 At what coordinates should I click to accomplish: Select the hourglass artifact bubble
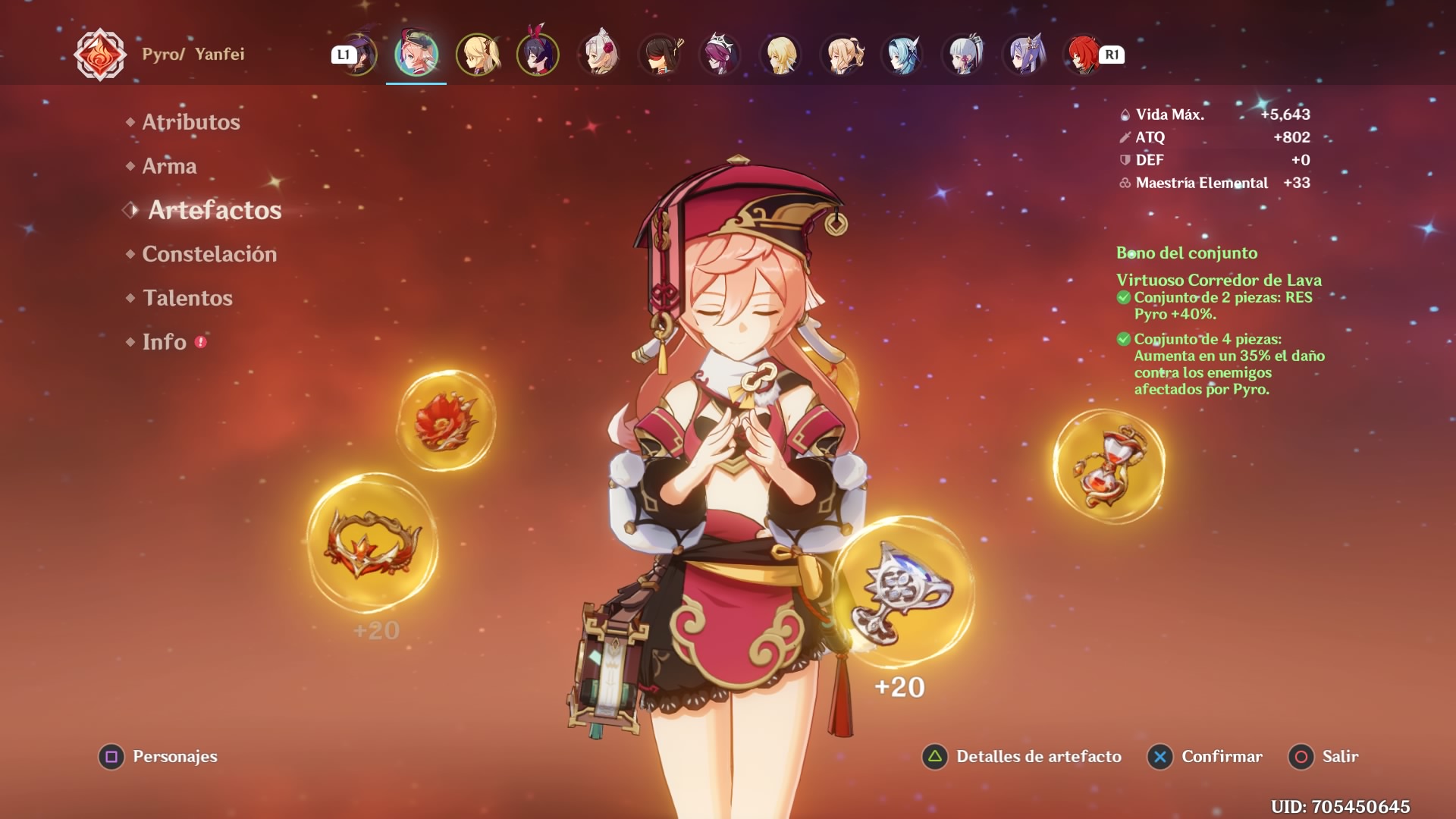1109,466
